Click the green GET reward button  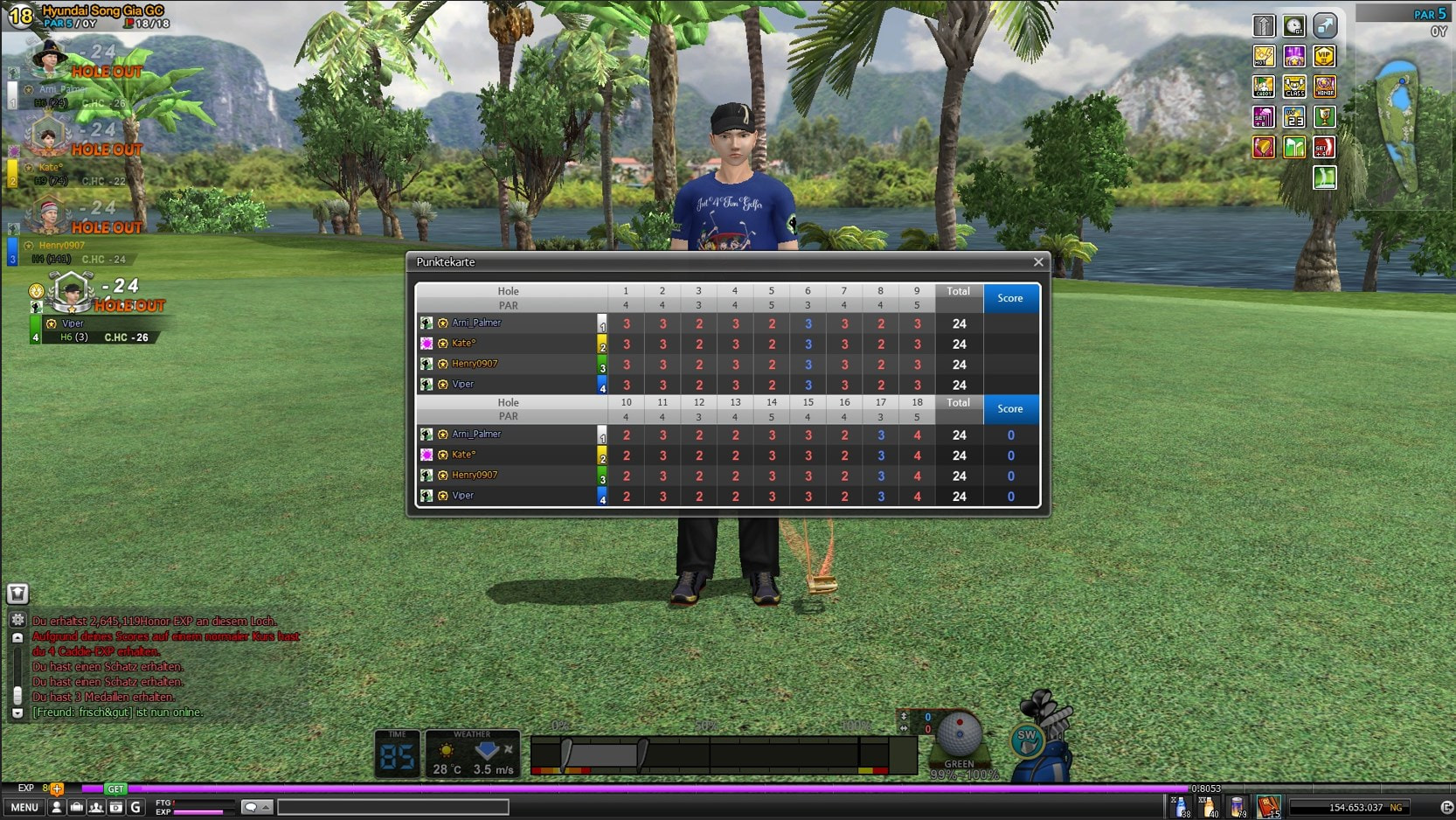(115, 789)
